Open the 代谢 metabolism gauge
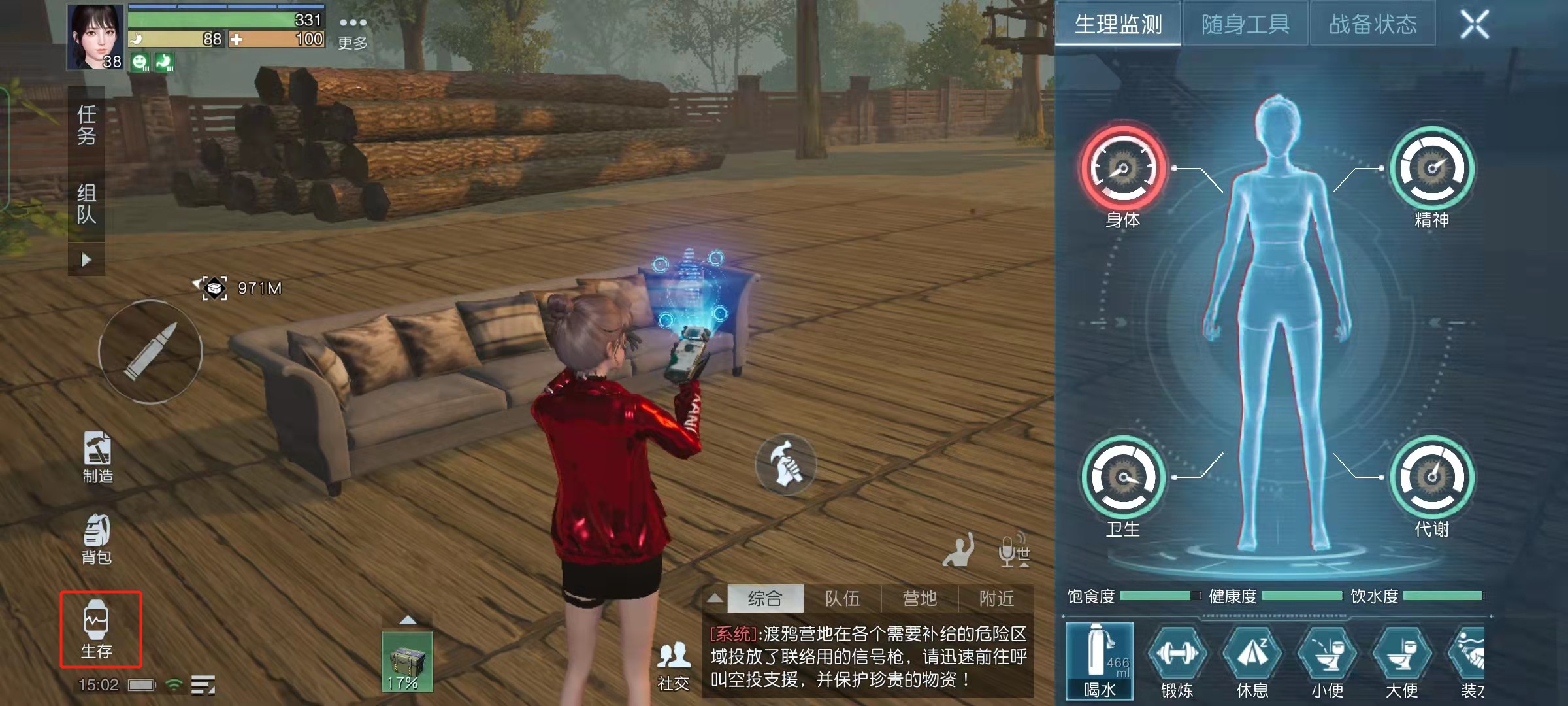The image size is (1568, 706). (1431, 478)
